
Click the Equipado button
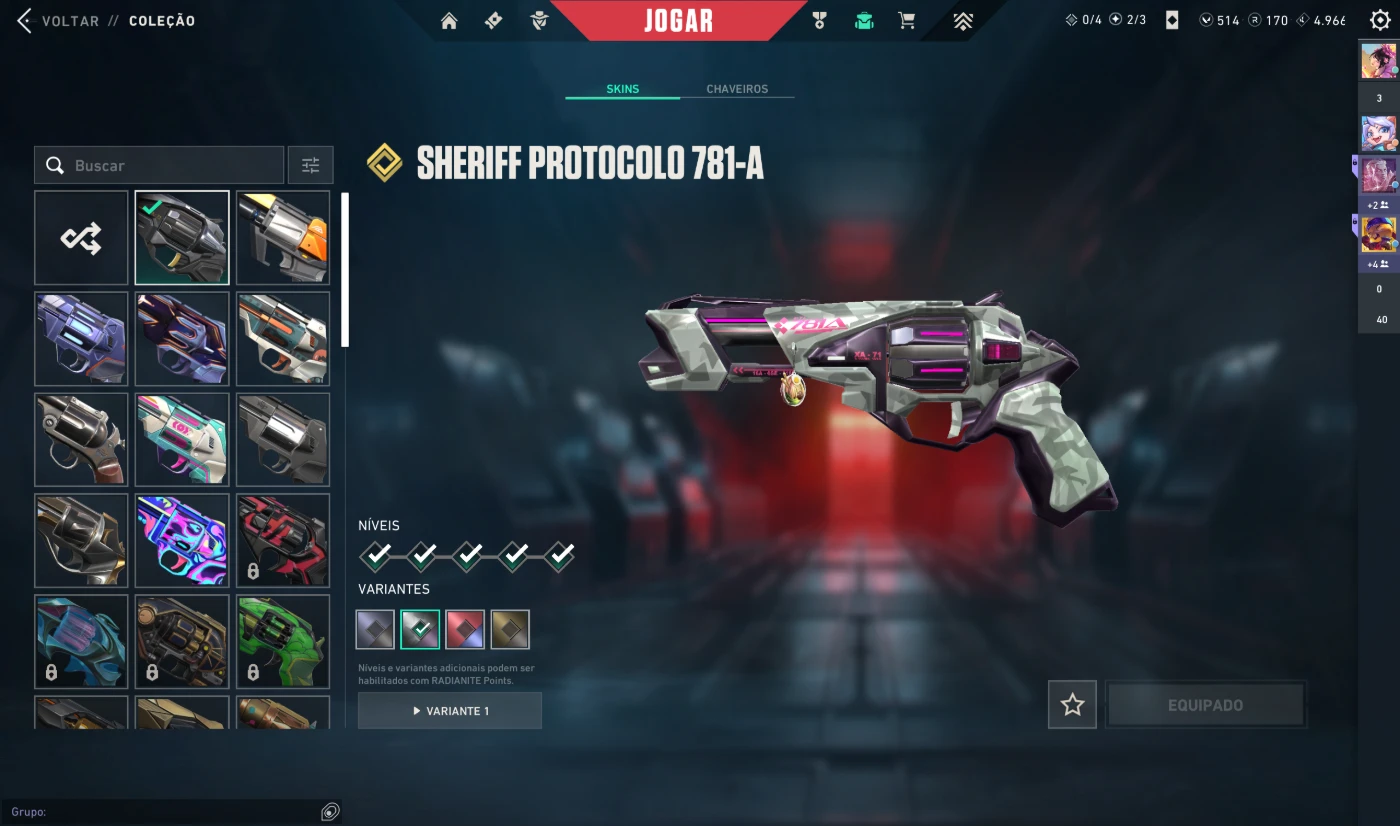pyautogui.click(x=1205, y=705)
